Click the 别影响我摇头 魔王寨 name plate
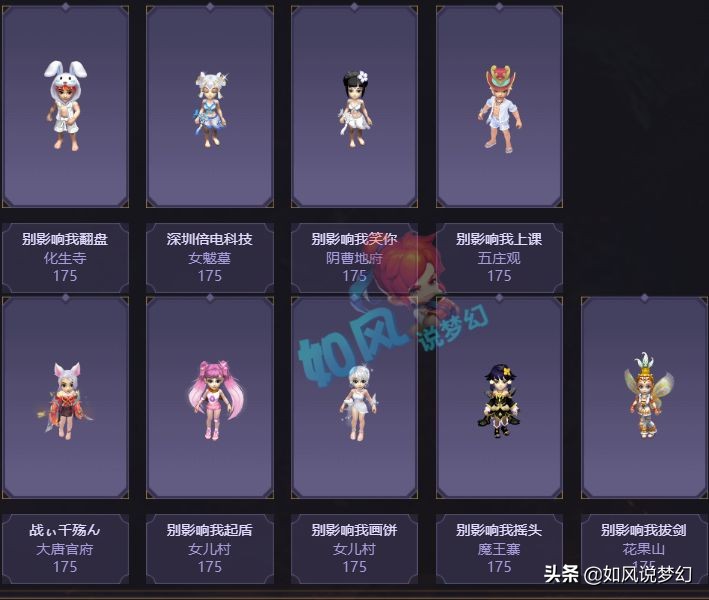The width and height of the screenshot is (709, 600). (499, 548)
